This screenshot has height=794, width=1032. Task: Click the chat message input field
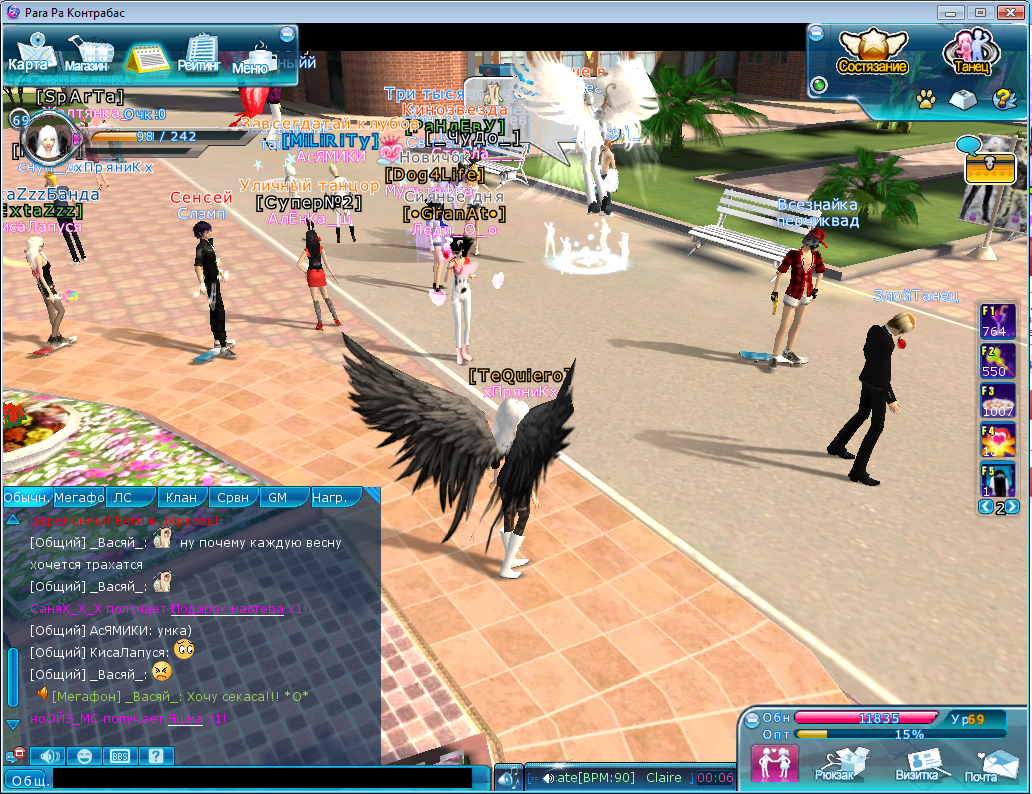coord(262,778)
